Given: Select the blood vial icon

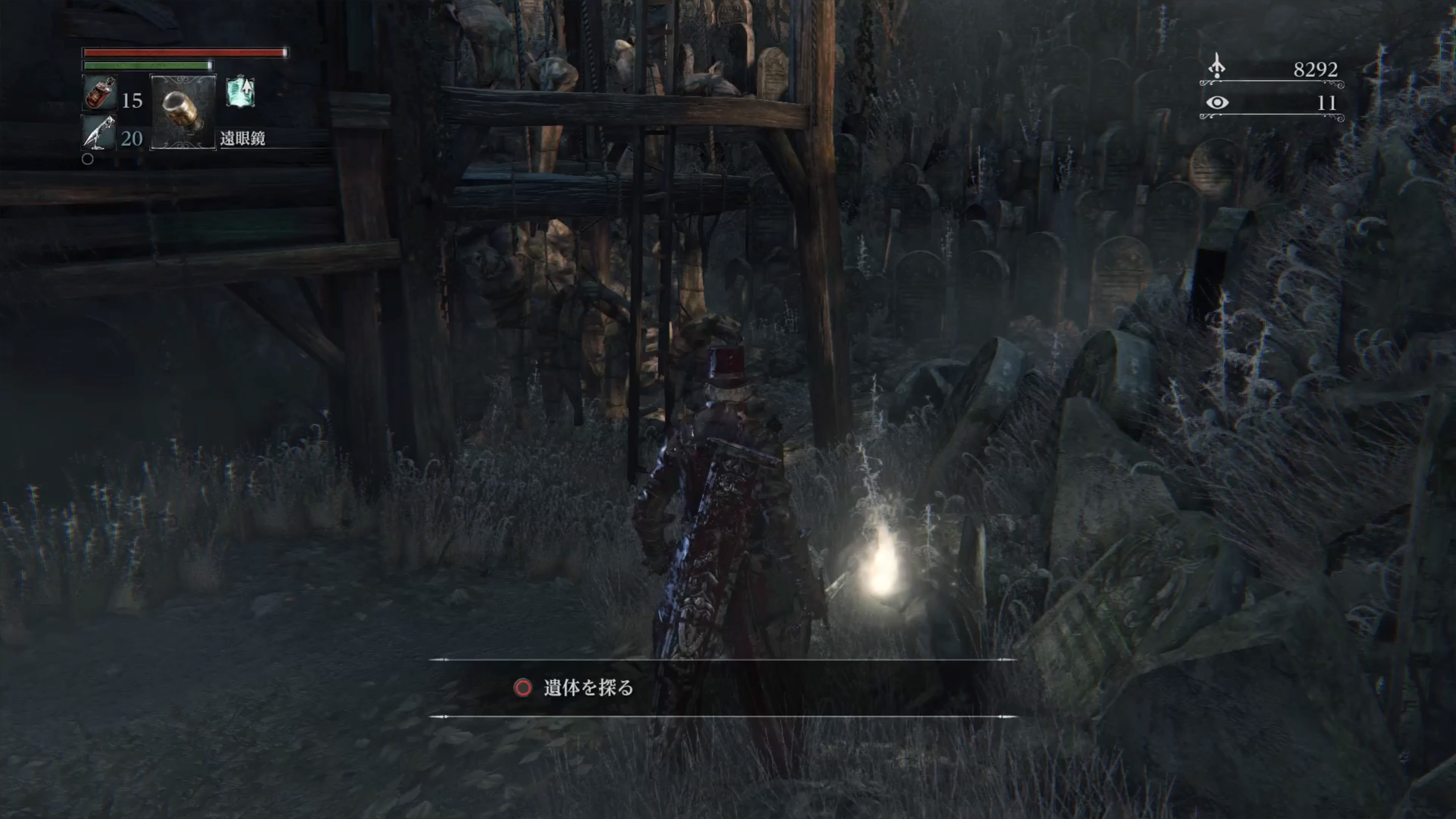Looking at the screenshot, I should (100, 93).
